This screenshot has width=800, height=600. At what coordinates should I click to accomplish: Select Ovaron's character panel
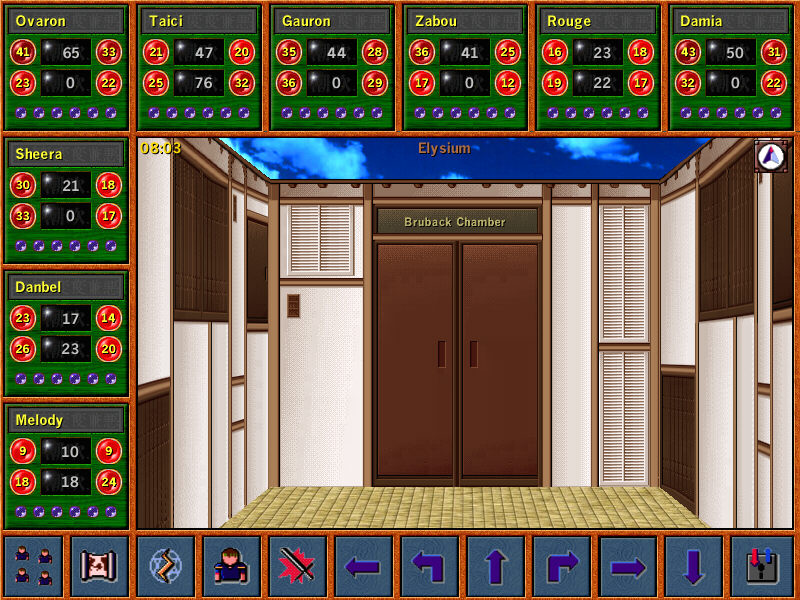67,67
